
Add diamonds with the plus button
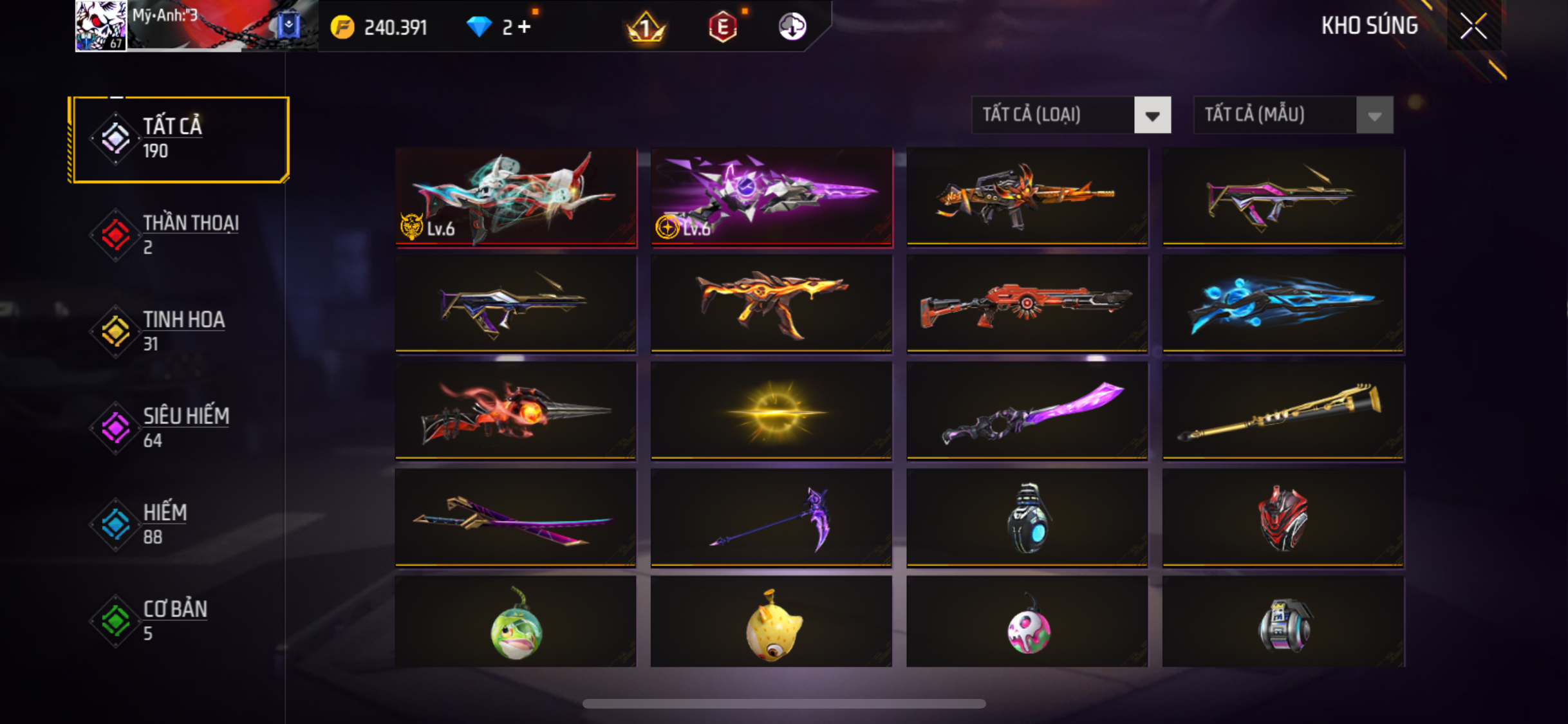point(525,27)
